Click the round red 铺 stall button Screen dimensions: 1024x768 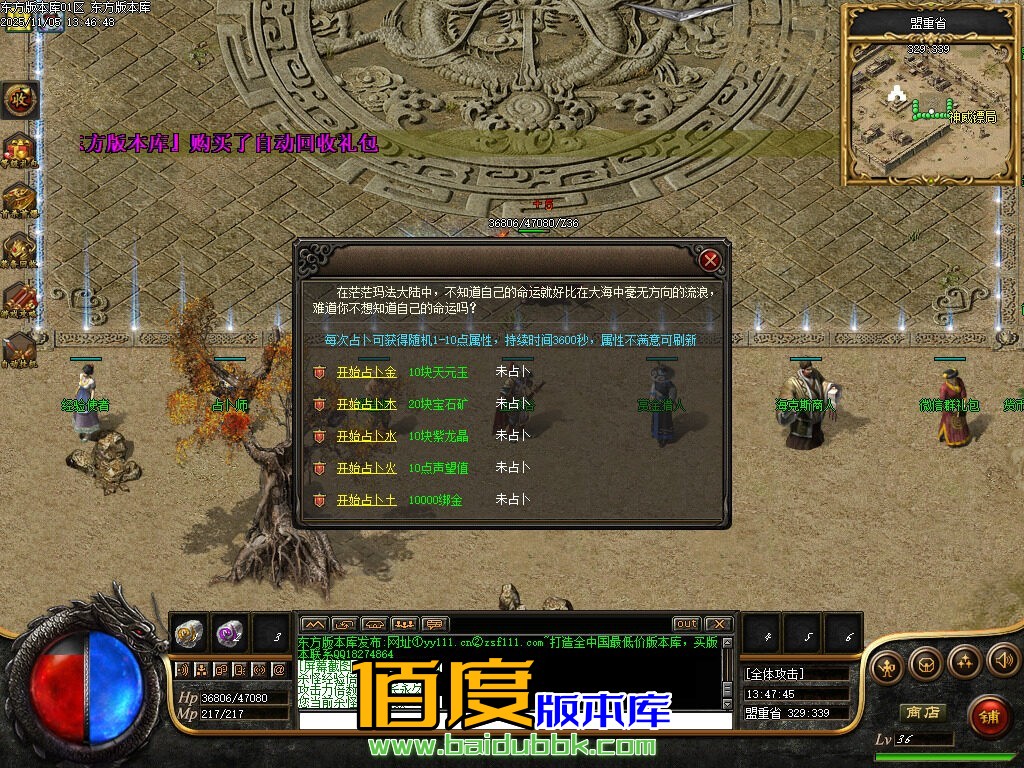[x=988, y=716]
